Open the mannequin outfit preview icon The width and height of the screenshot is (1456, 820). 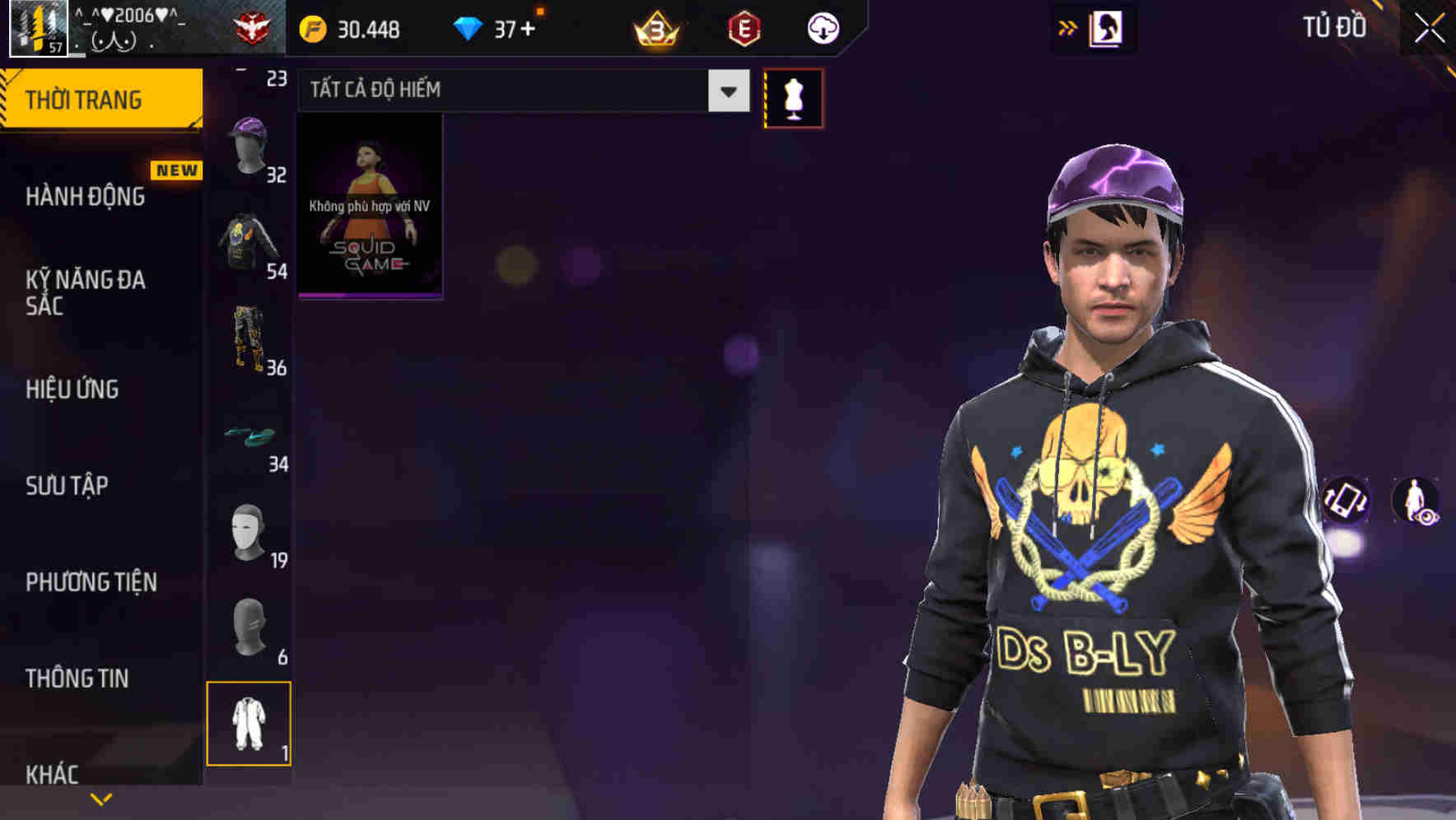click(x=793, y=98)
